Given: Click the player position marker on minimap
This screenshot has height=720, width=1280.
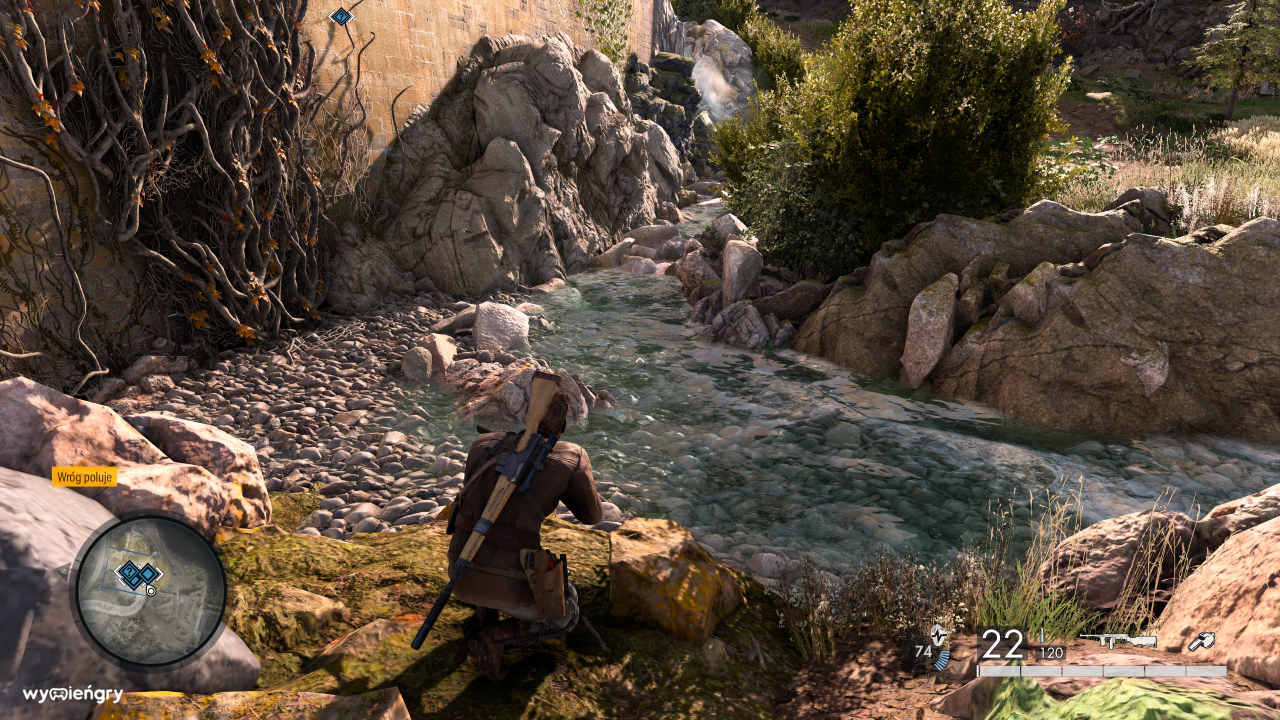Looking at the screenshot, I should point(151,590).
